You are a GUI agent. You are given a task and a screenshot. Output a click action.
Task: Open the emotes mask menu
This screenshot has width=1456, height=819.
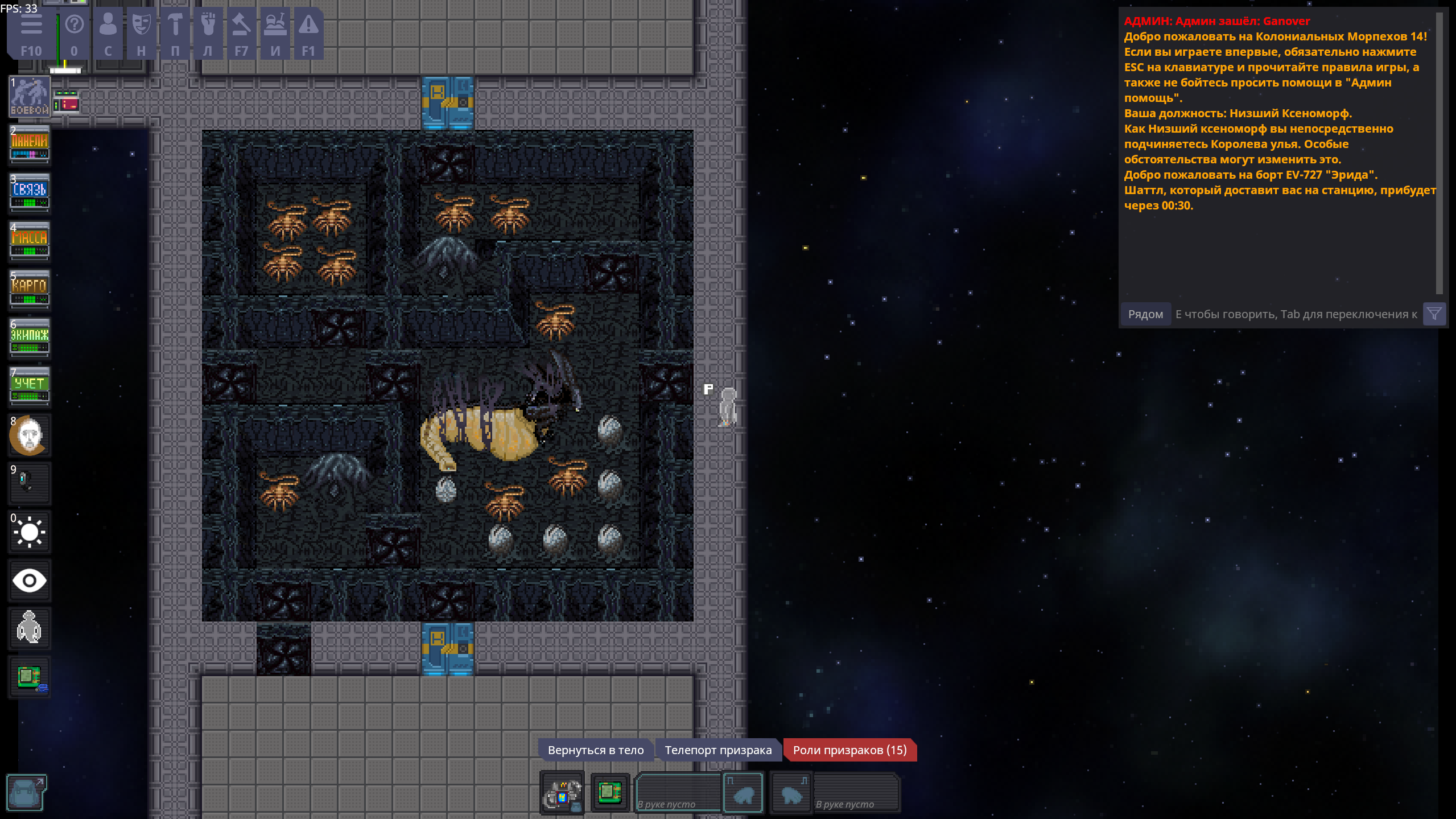141,33
